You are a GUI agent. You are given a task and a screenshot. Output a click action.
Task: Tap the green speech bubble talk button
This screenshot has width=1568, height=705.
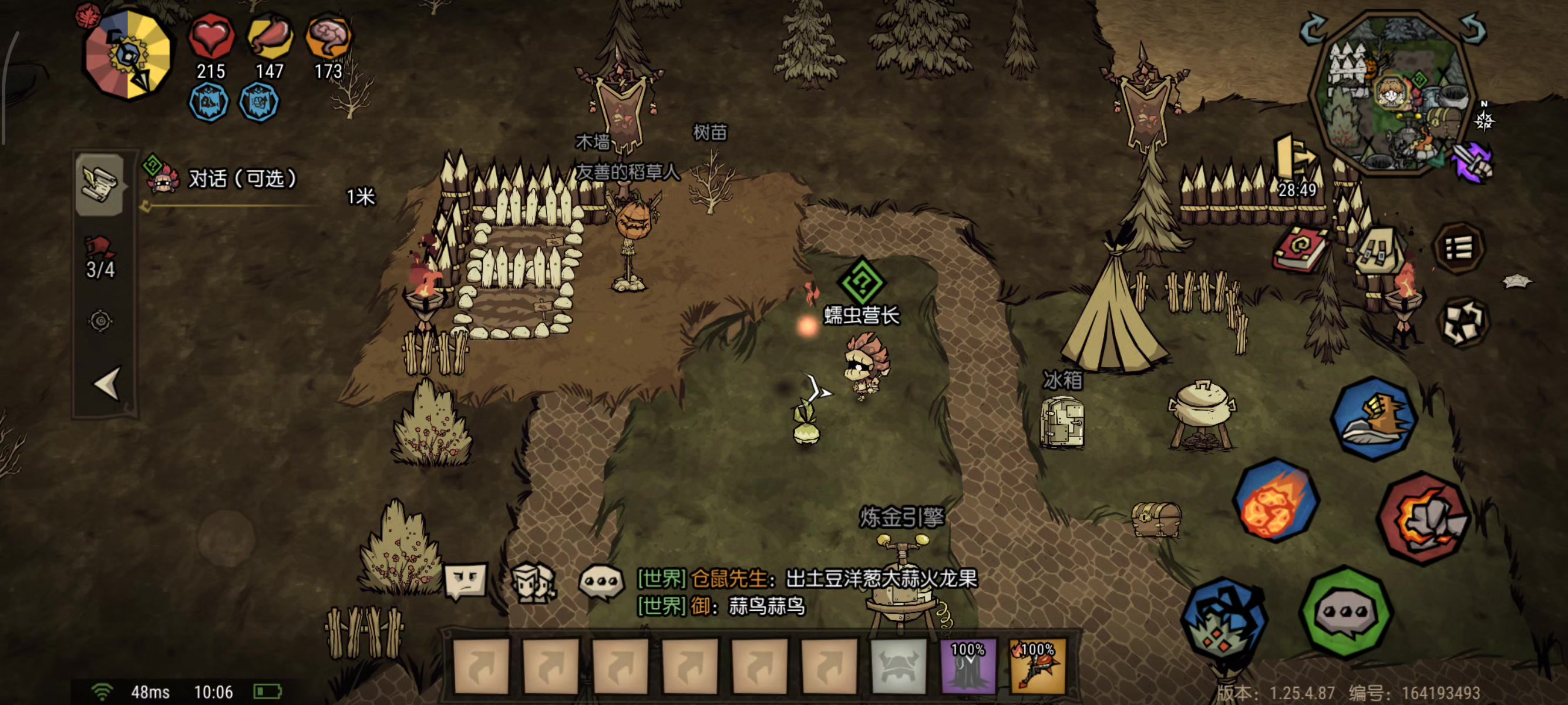pyautogui.click(x=1345, y=612)
